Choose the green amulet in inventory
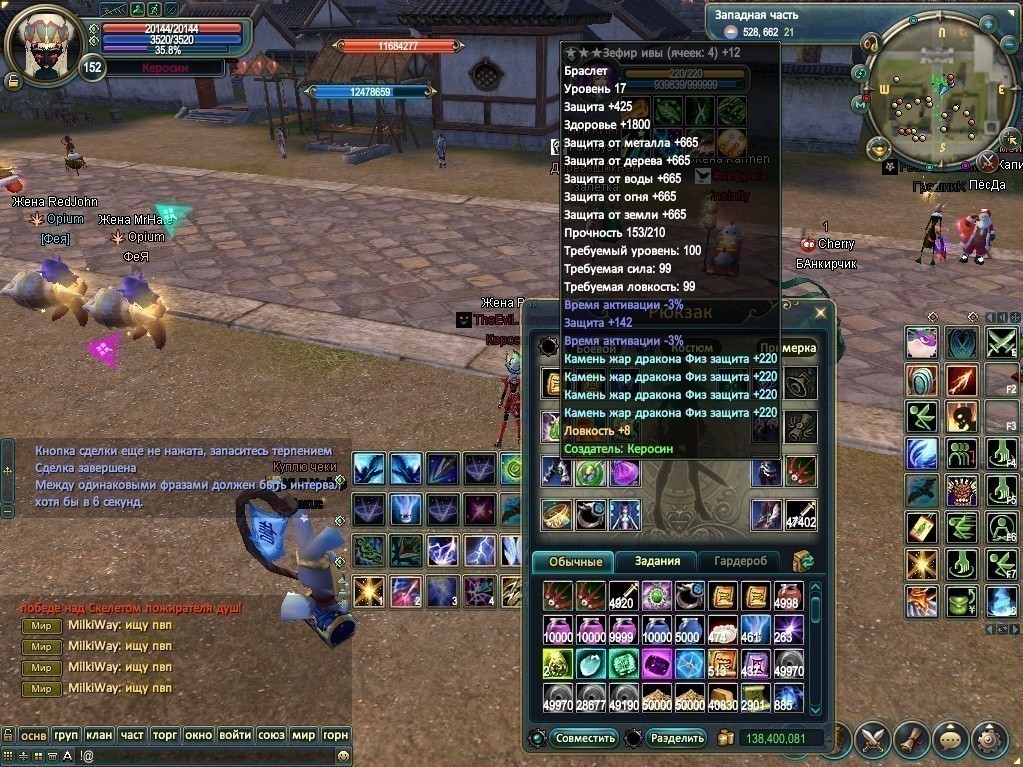1023x767 pixels. point(656,596)
